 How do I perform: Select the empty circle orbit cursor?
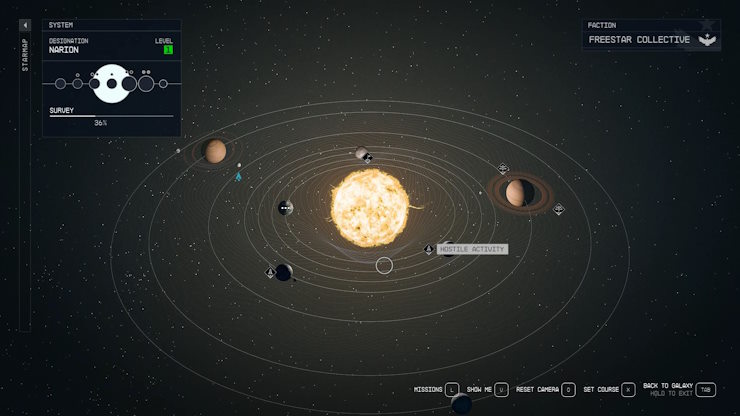[x=384, y=265]
